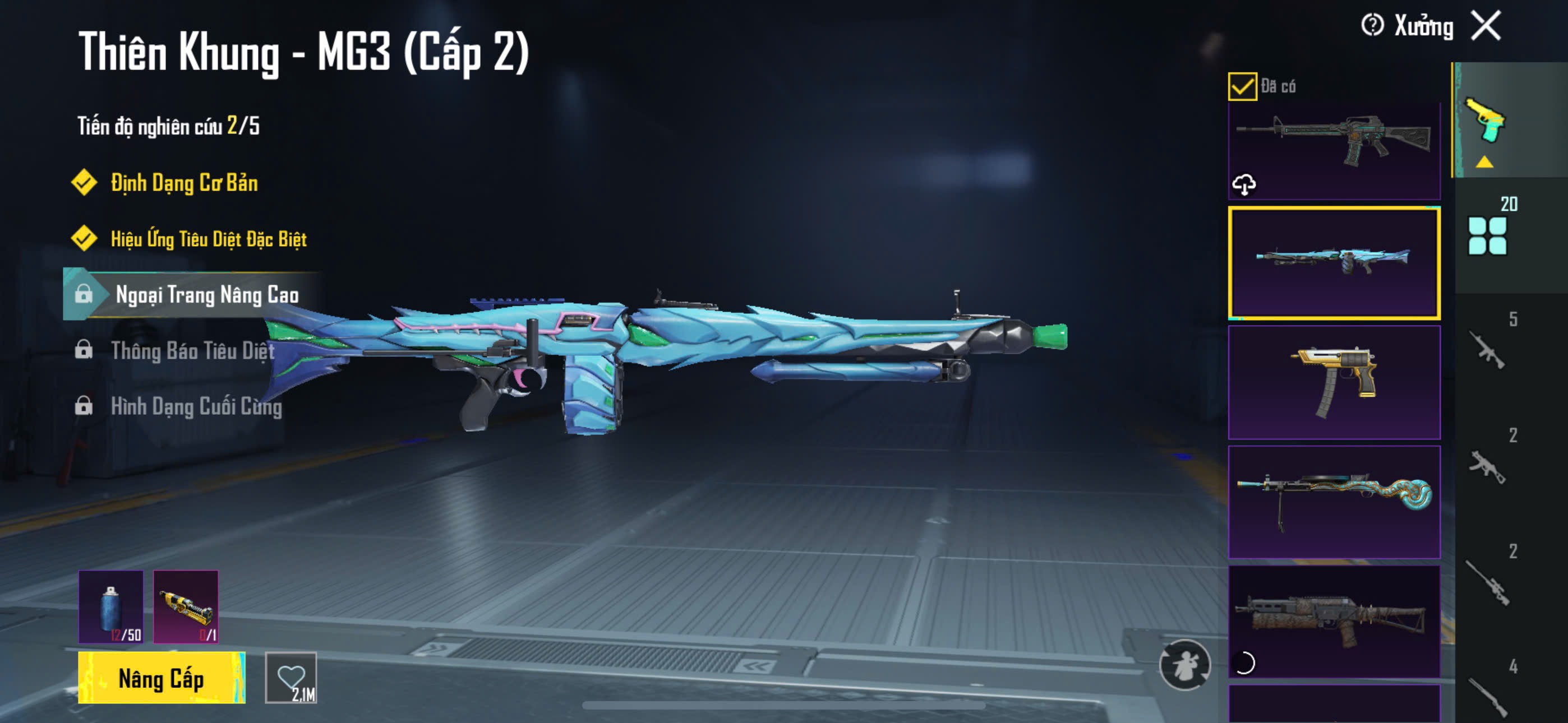Image resolution: width=1568 pixels, height=723 pixels.
Task: Choose "Hiệu Ứng Tiêu Diệt Đặc Biệt" stage
Action: (x=208, y=239)
